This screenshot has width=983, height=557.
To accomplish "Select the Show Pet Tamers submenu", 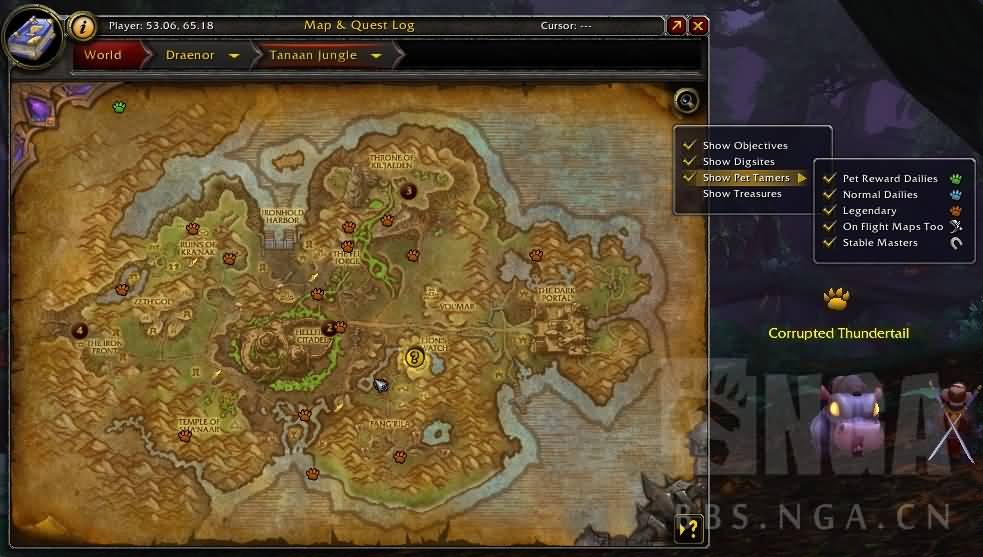I will pyautogui.click(x=746, y=178).
